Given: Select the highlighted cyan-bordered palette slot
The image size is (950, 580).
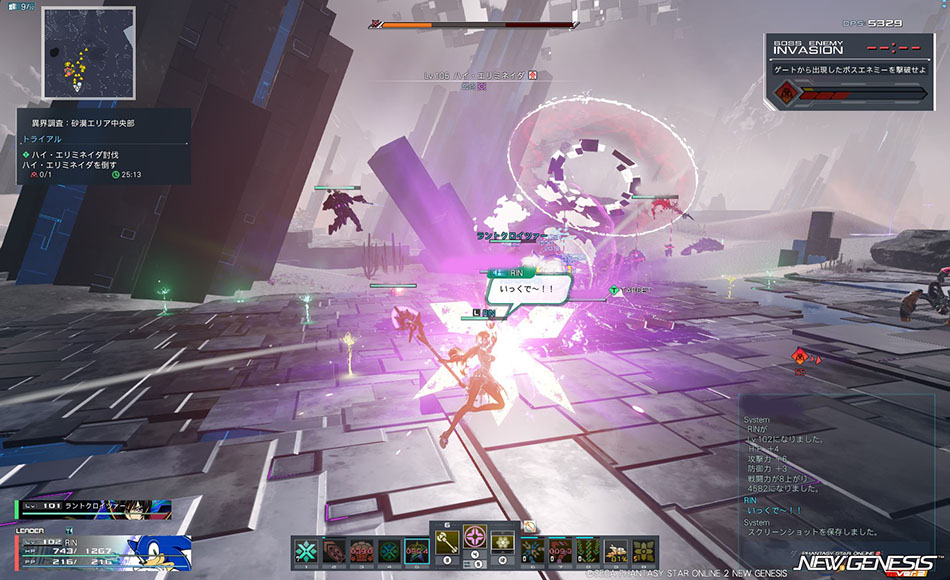Looking at the screenshot, I should click(415, 552).
